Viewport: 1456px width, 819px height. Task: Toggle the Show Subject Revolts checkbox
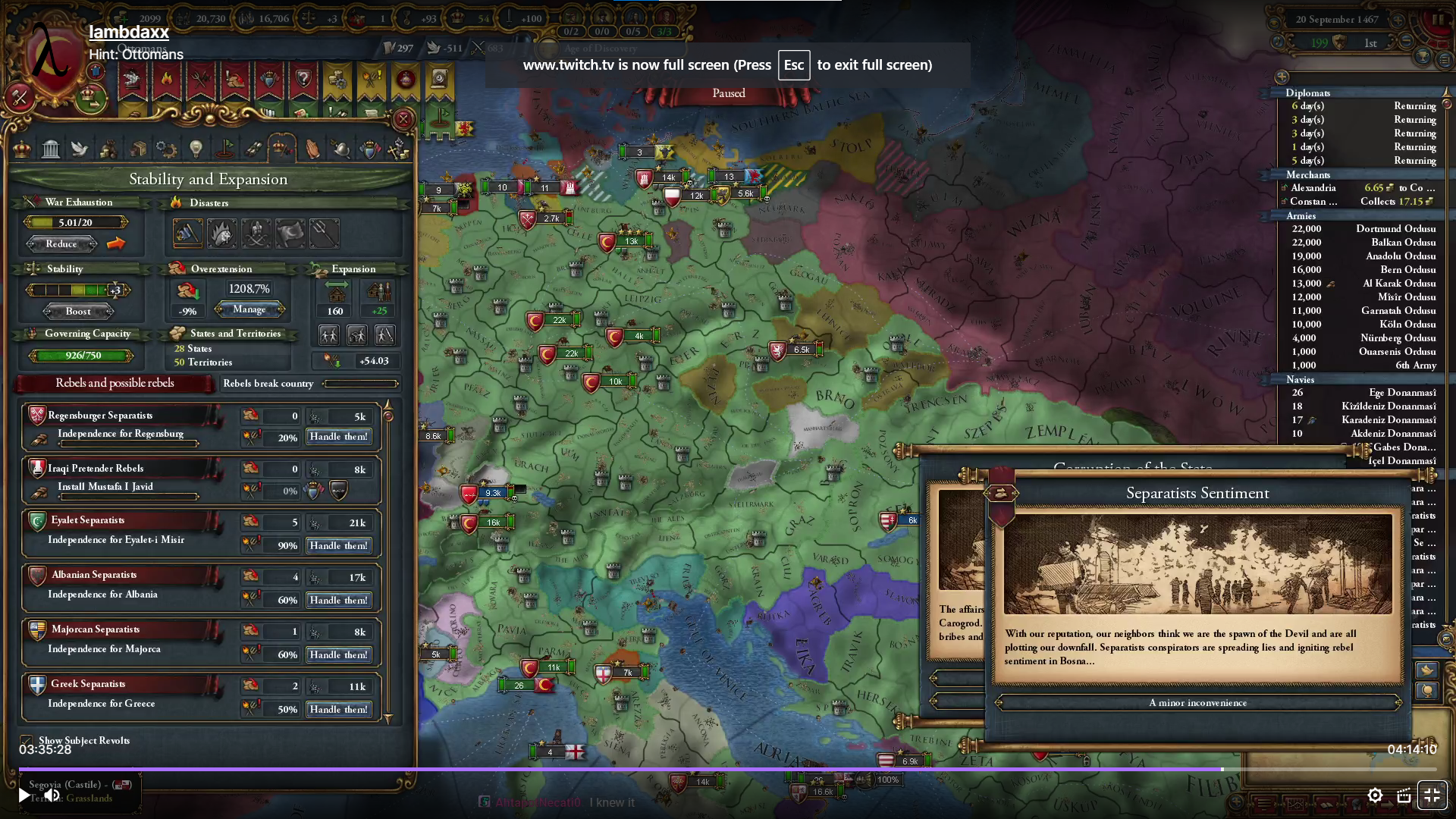pyautogui.click(x=27, y=741)
